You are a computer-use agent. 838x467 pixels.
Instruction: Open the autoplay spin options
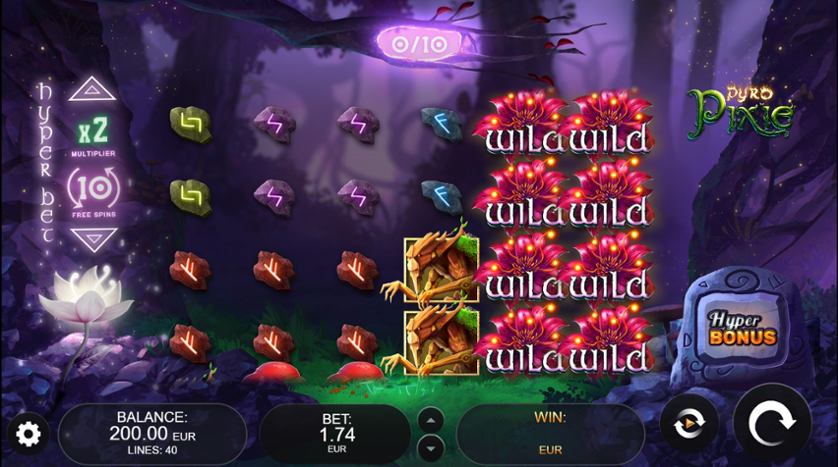tap(688, 423)
